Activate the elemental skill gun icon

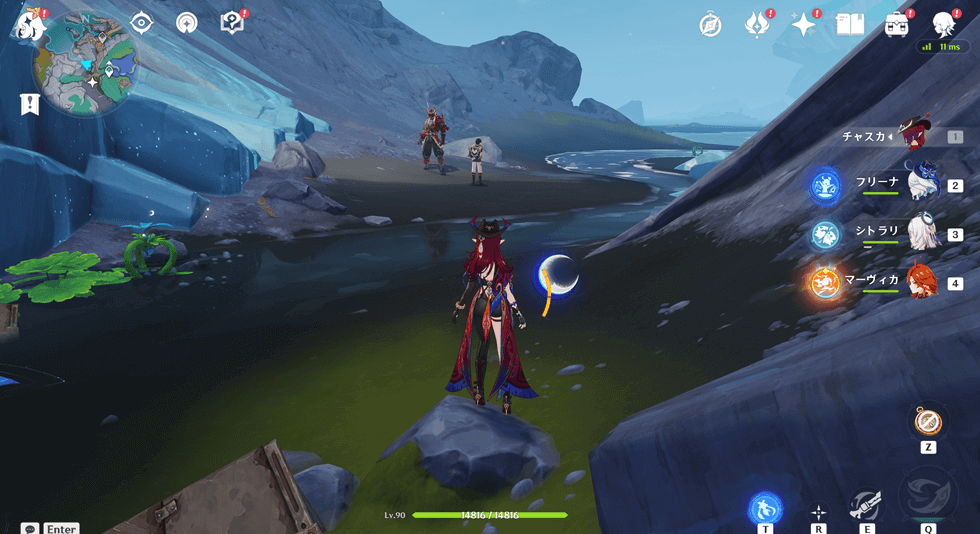(866, 506)
